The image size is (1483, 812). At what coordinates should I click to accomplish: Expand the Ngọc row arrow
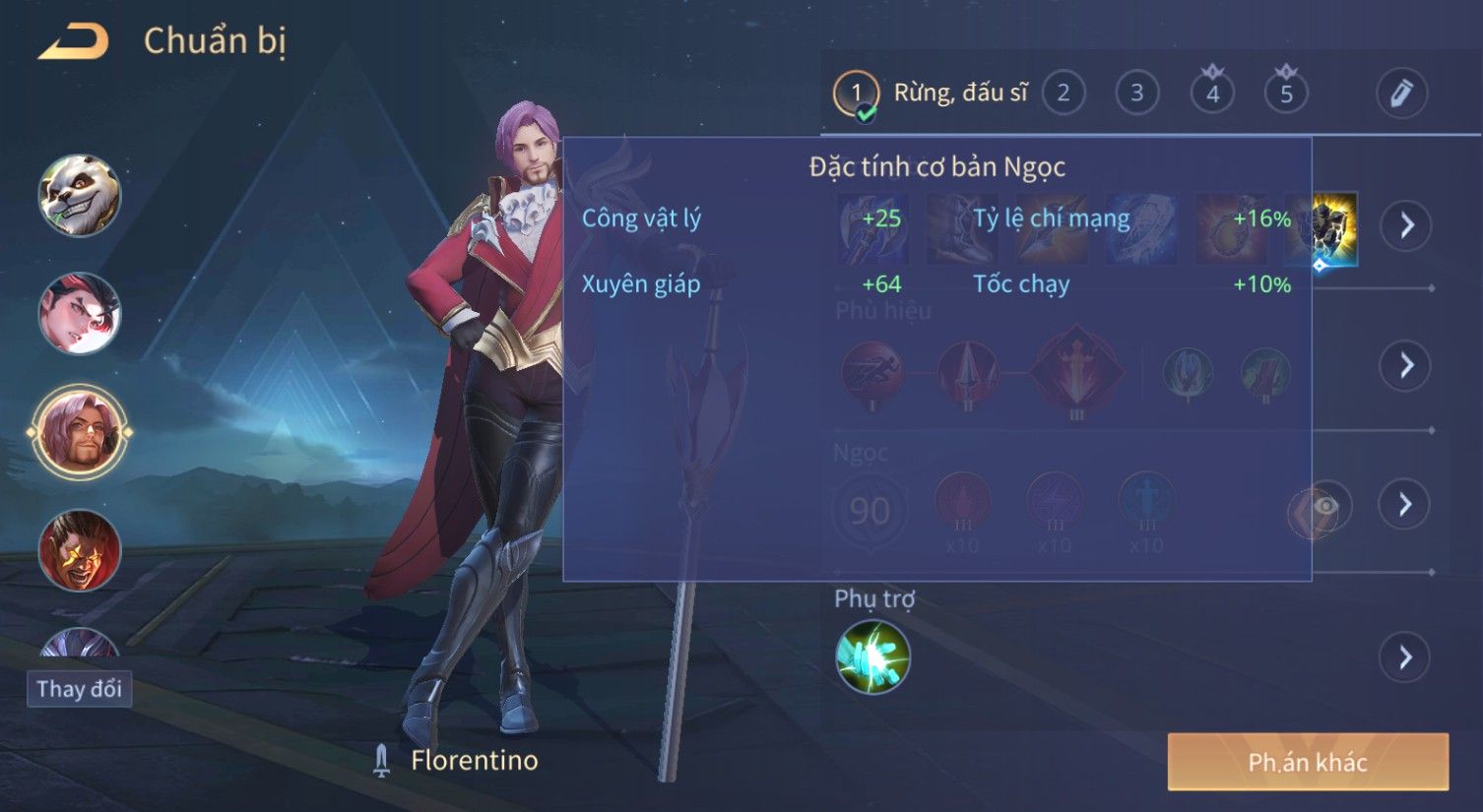pos(1405,504)
